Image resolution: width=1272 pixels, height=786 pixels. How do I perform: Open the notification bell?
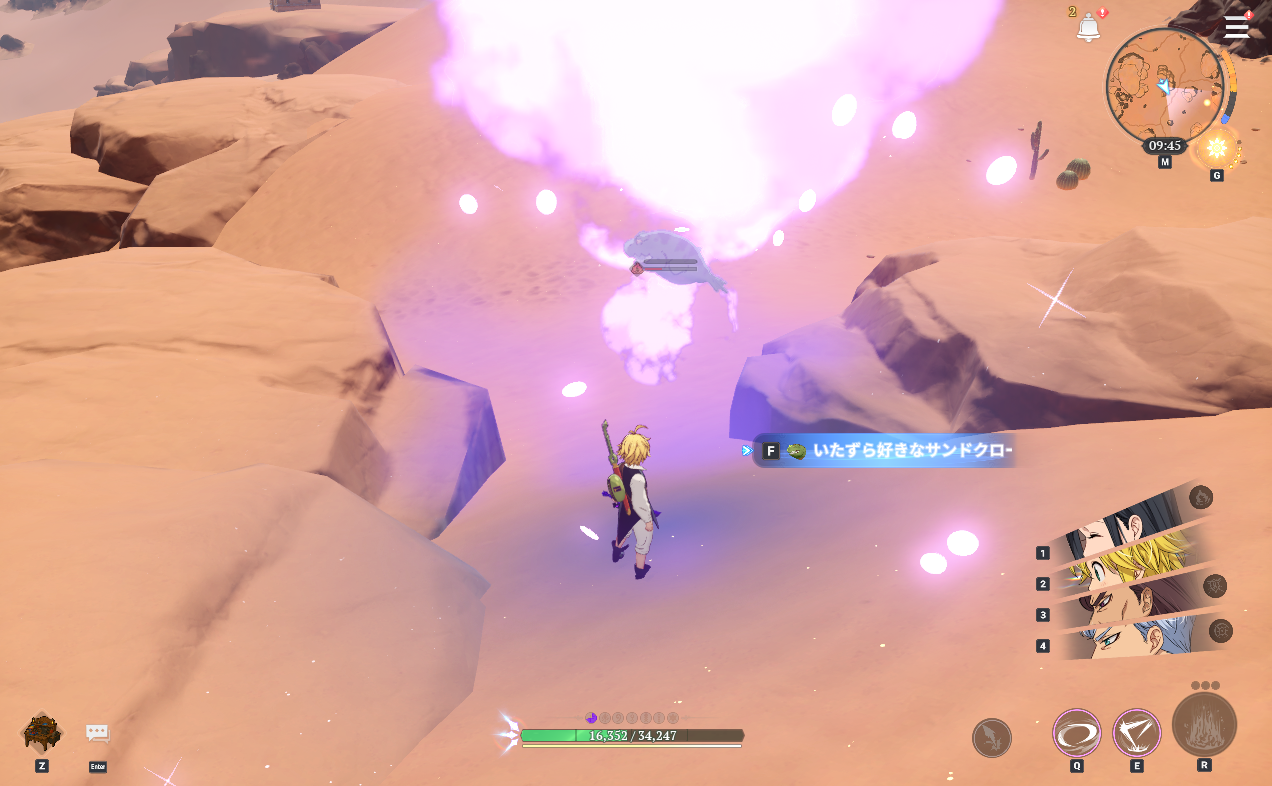[x=1088, y=28]
